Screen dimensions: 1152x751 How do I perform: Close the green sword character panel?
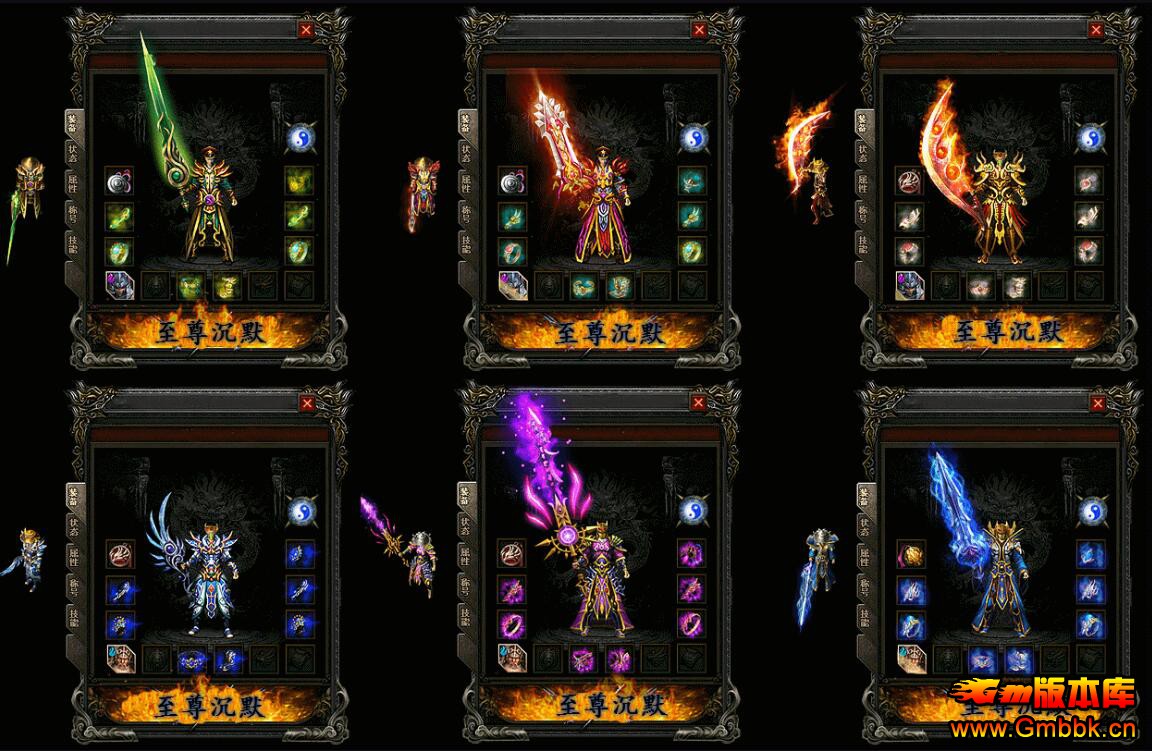(306, 29)
